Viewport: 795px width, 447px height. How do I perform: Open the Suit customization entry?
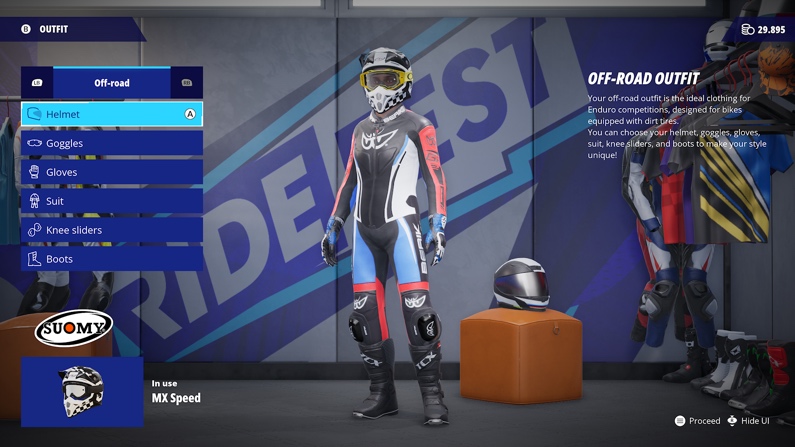[x=111, y=201]
